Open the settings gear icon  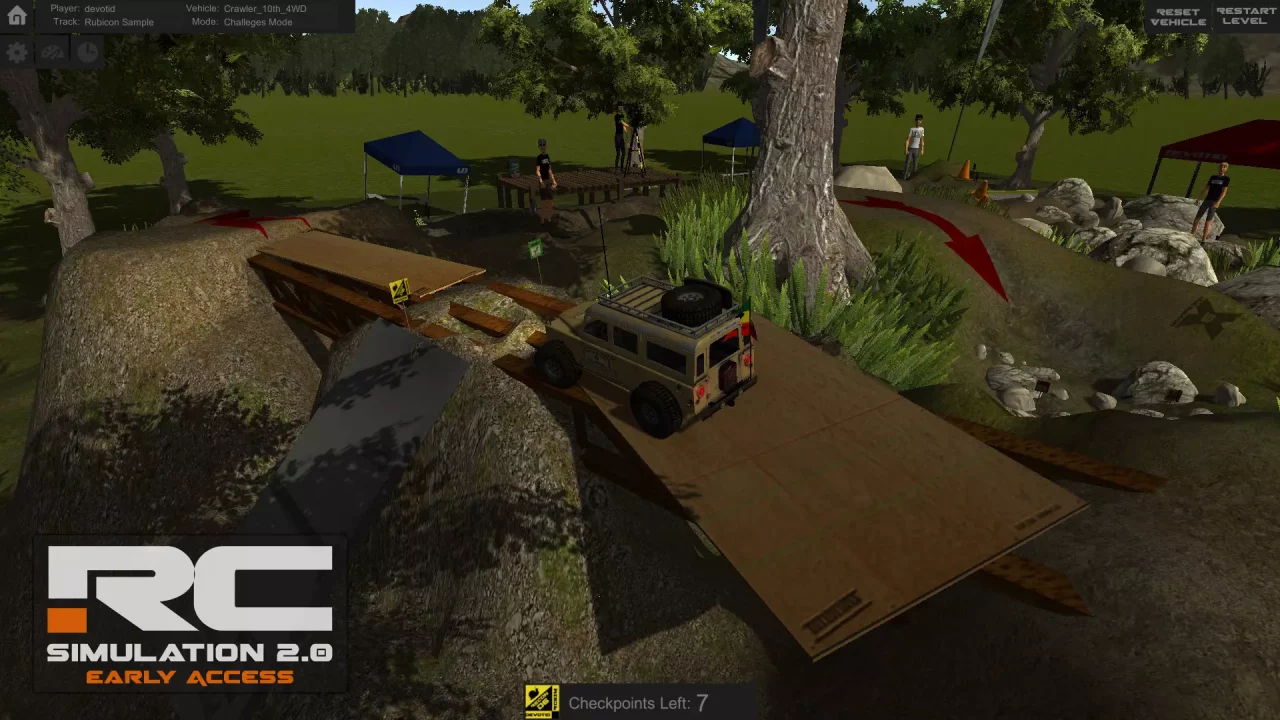[15, 53]
